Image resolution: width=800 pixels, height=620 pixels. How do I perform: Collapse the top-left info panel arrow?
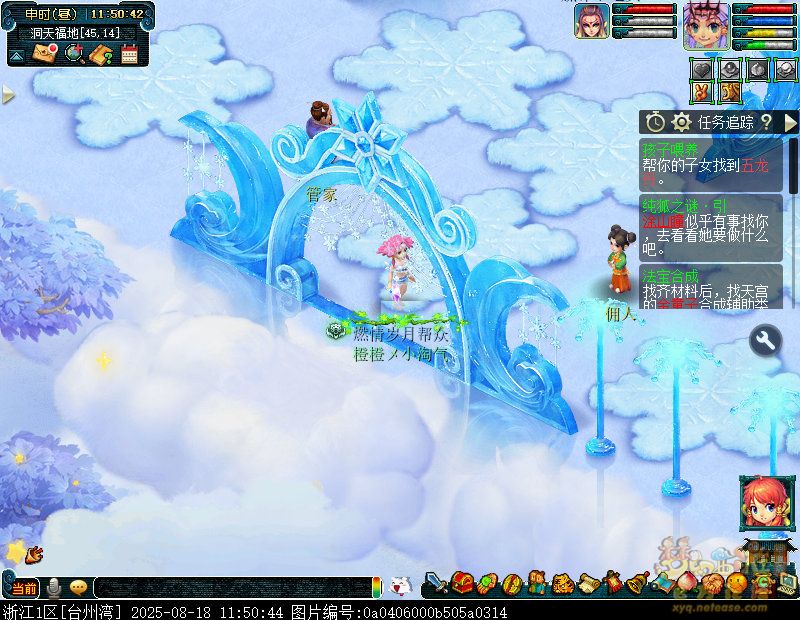tap(17, 56)
